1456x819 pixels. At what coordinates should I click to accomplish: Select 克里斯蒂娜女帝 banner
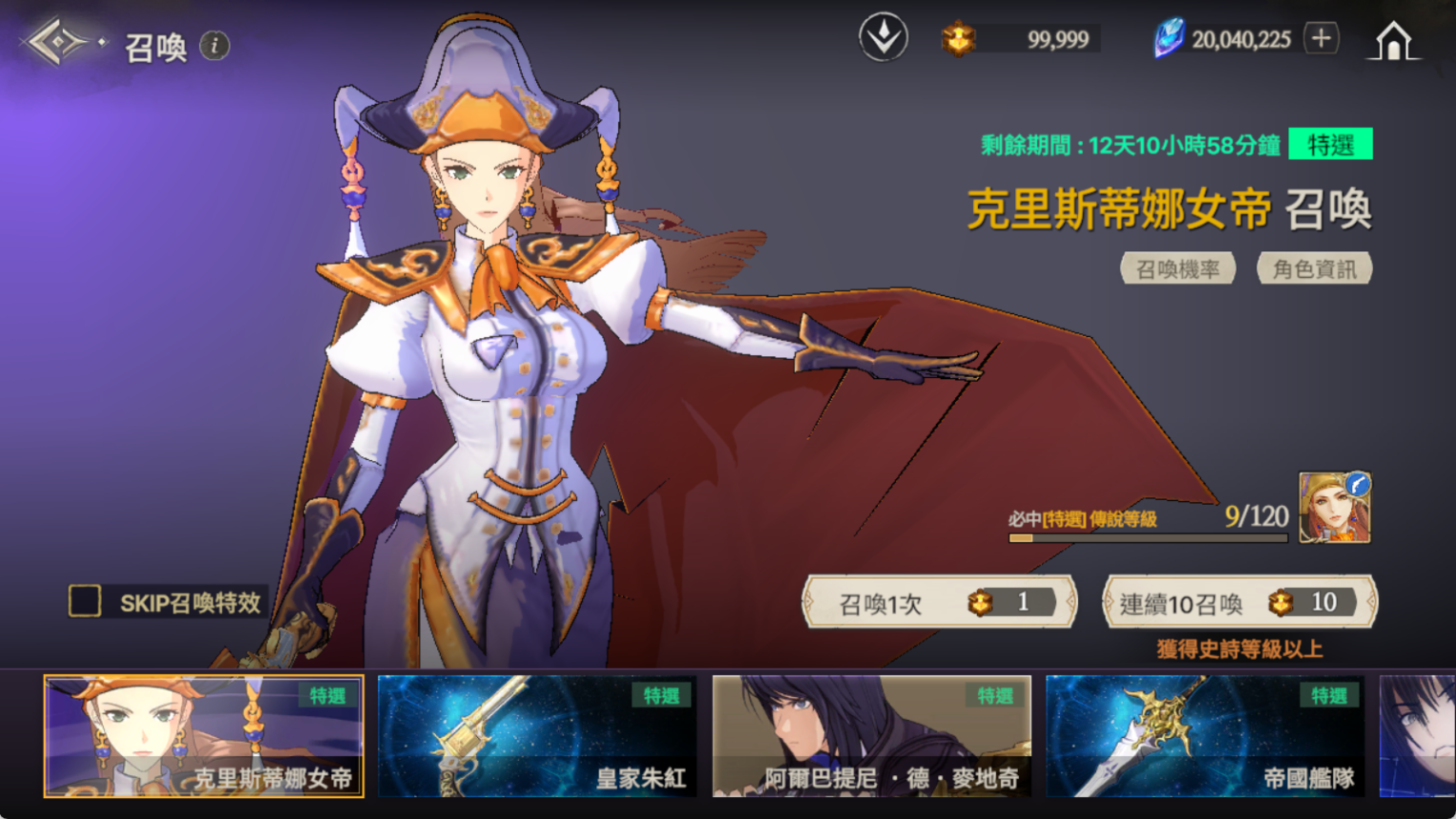pos(204,736)
